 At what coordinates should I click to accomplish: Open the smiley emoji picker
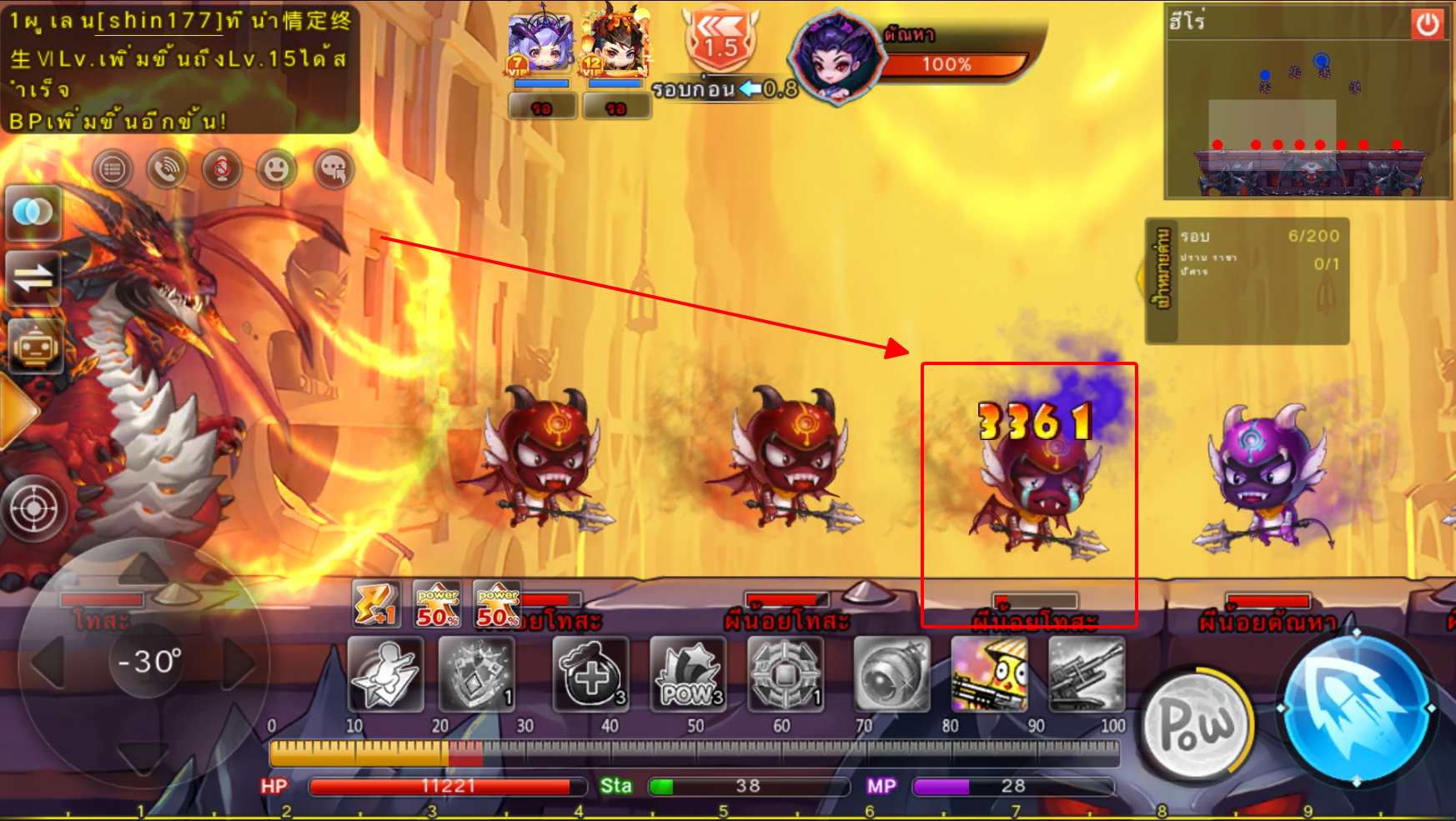pos(277,170)
